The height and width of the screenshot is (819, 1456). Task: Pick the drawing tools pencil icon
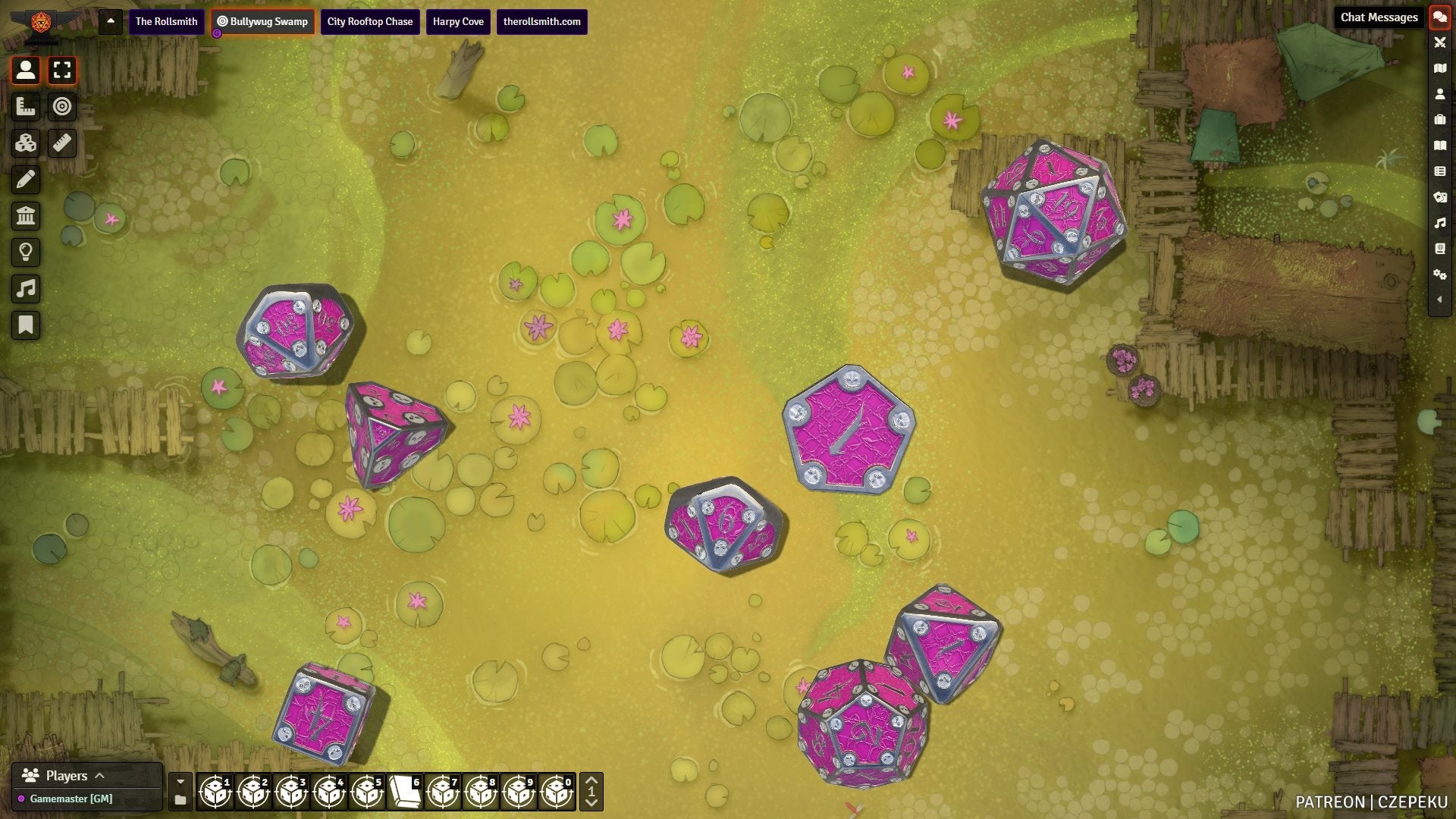26,180
